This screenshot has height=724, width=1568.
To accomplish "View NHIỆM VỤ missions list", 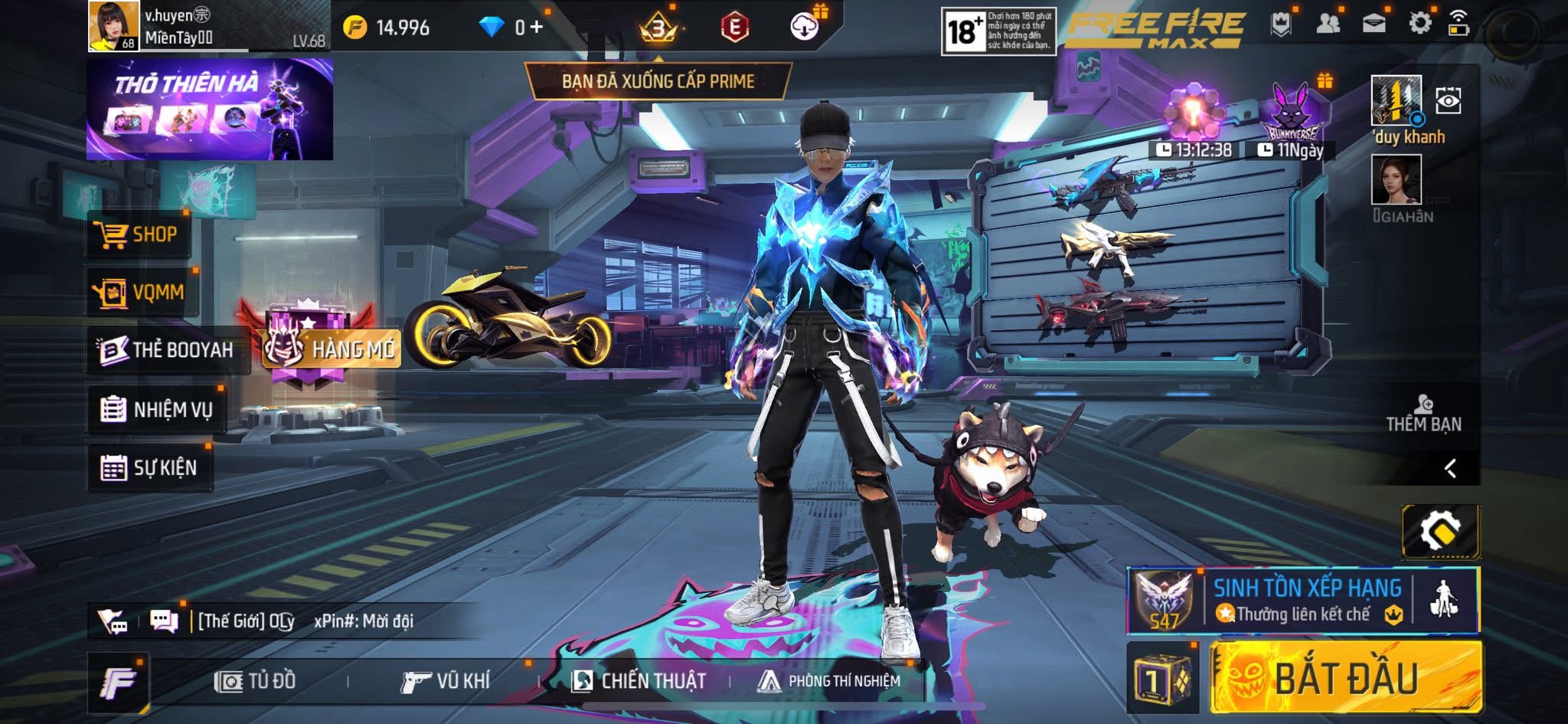I will (158, 409).
